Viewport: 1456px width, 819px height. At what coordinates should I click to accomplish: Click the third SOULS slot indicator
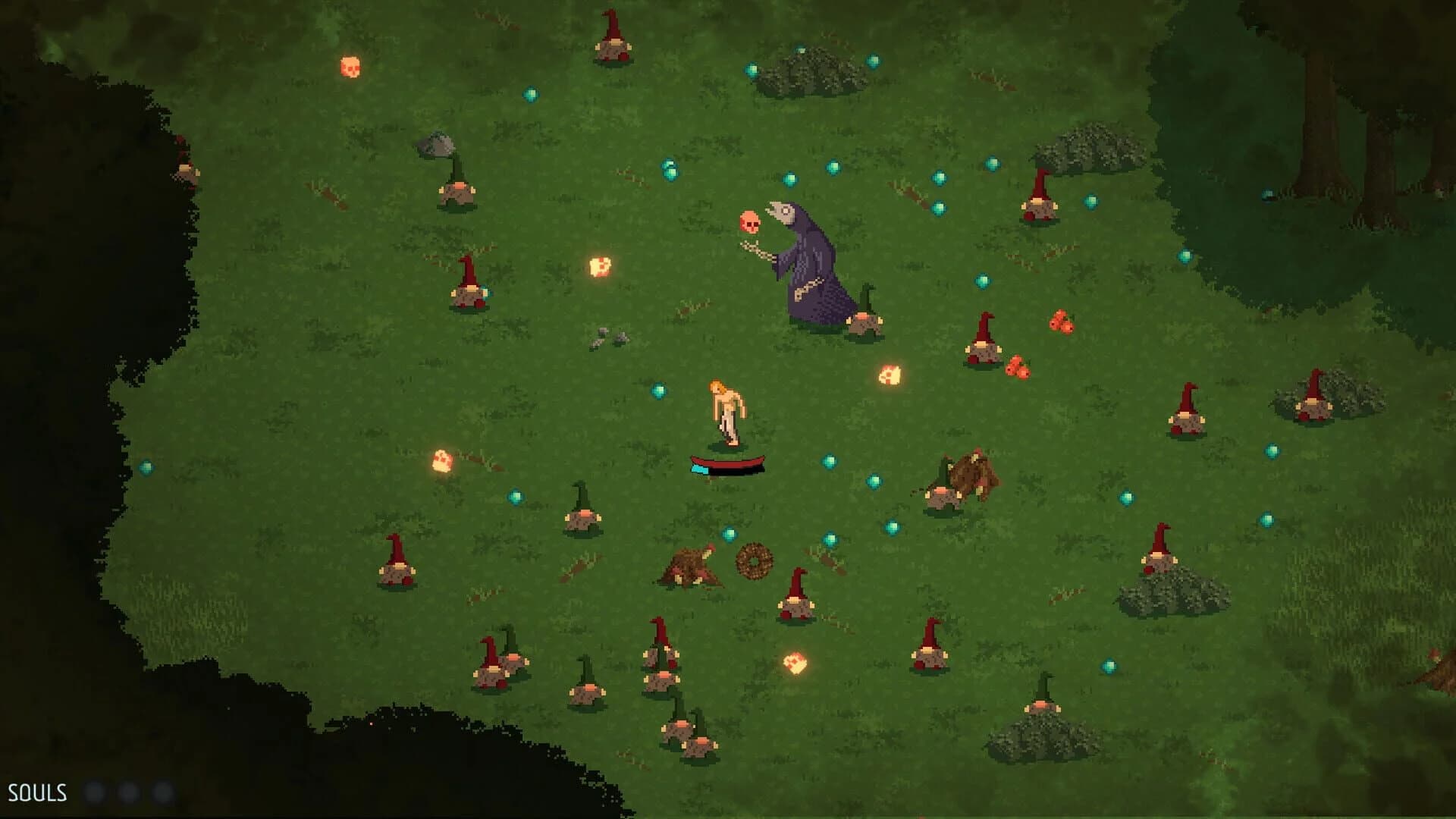click(x=160, y=793)
